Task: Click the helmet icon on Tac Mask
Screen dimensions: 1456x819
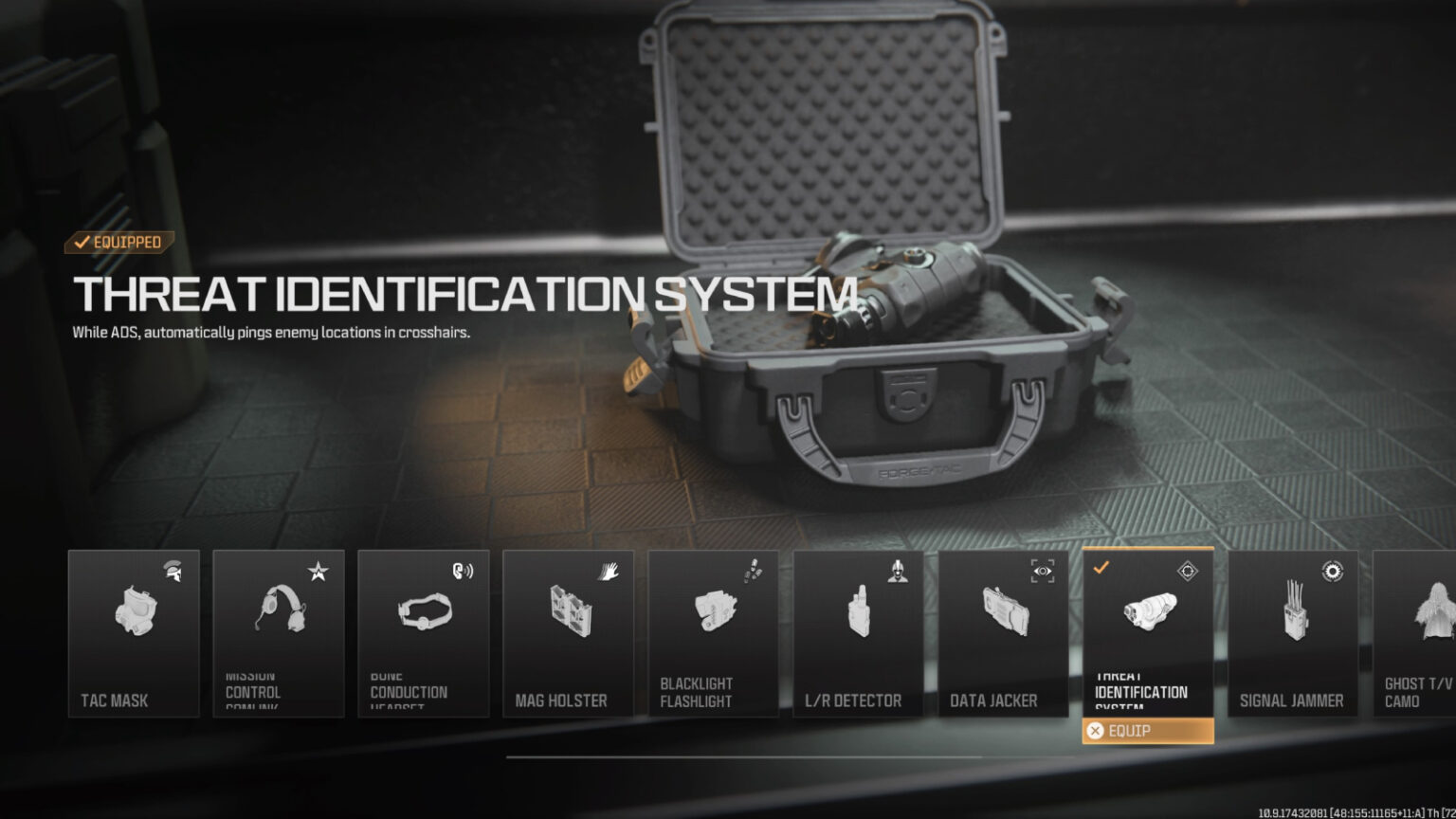Action: point(171,570)
